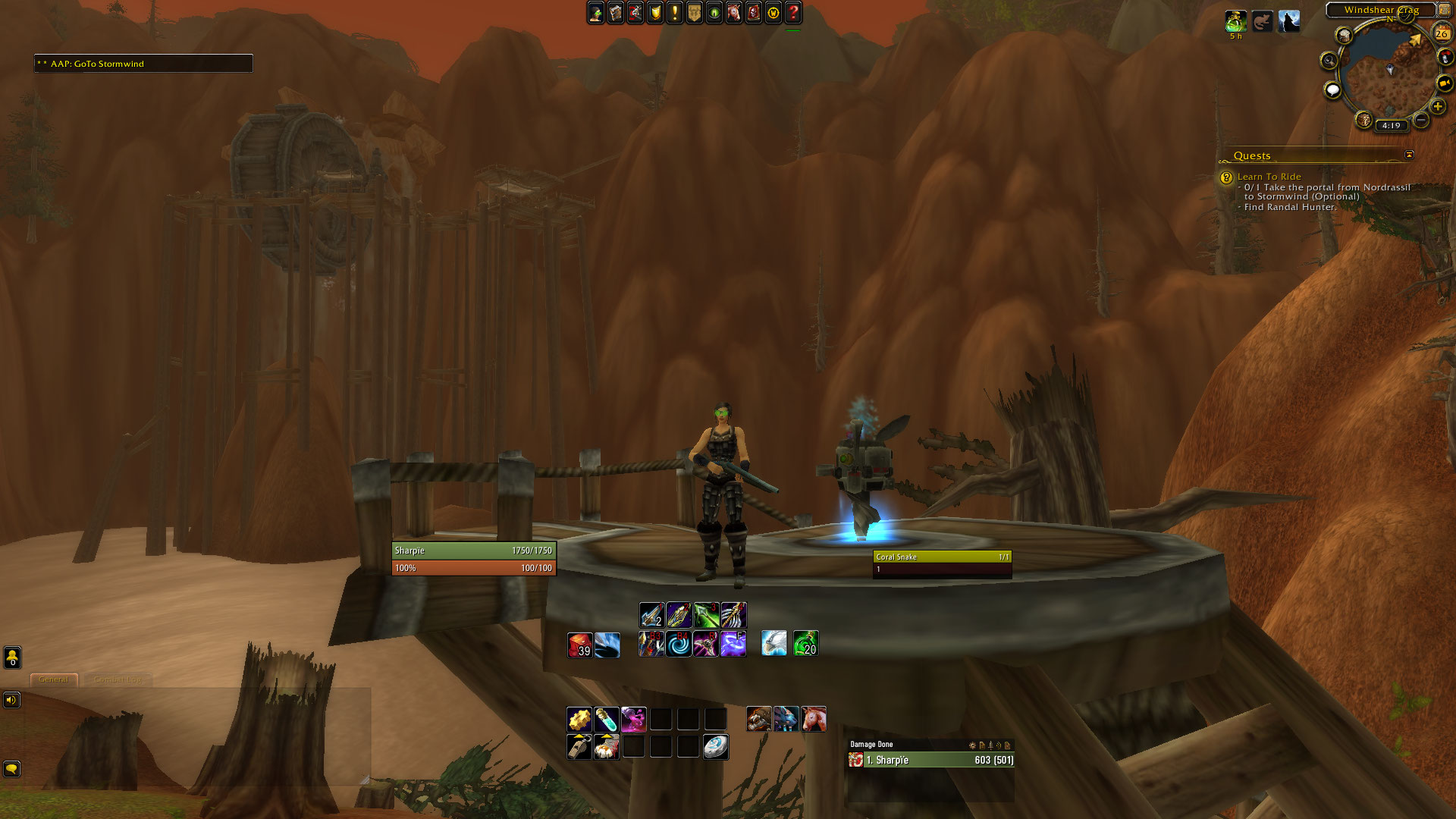Cast the green arrow shot ability
1456x819 pixels.
(706, 615)
